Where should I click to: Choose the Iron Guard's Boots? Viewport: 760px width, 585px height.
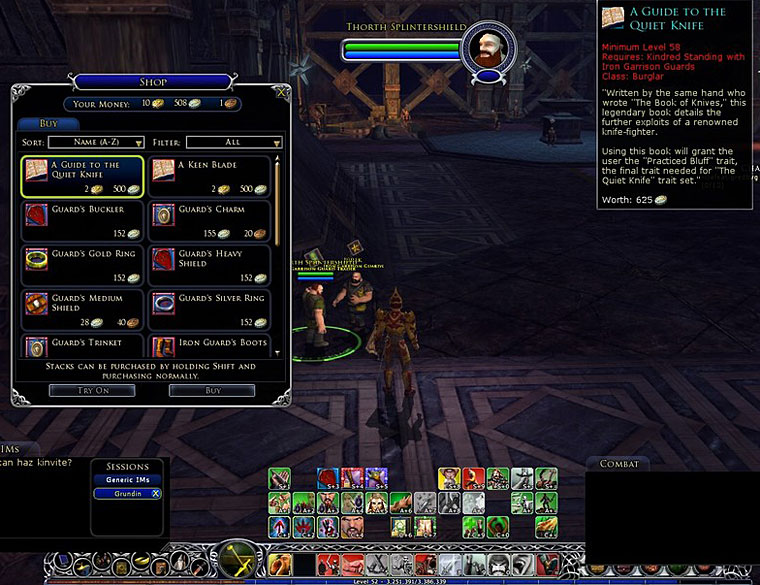coord(210,346)
